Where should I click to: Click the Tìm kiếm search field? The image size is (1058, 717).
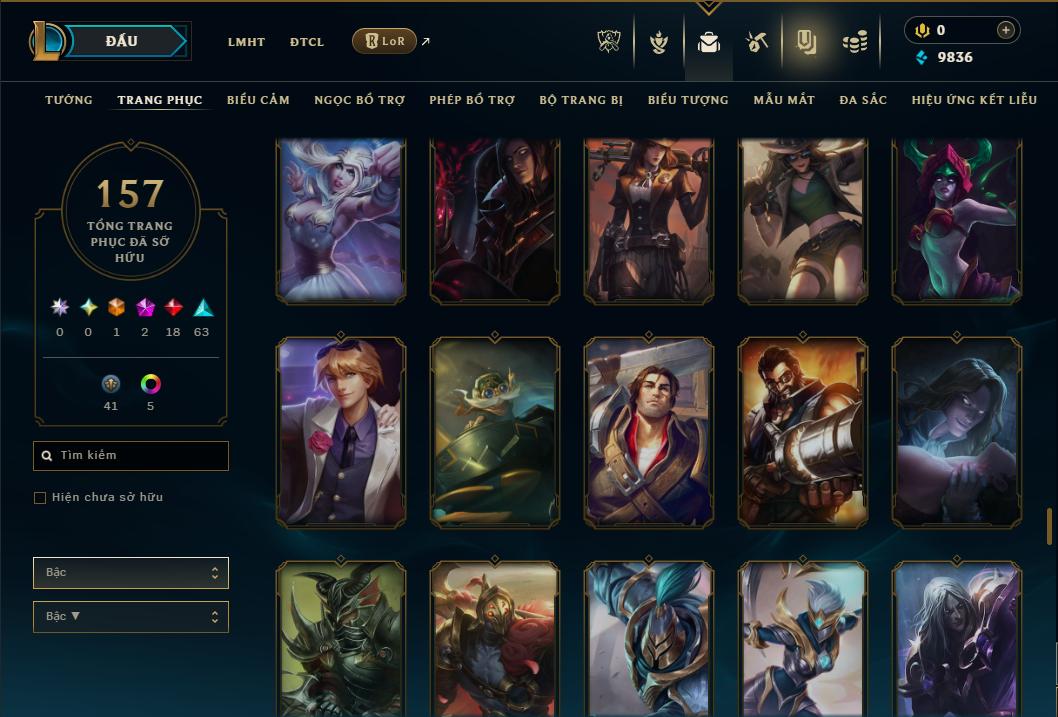pyautogui.click(x=131, y=456)
